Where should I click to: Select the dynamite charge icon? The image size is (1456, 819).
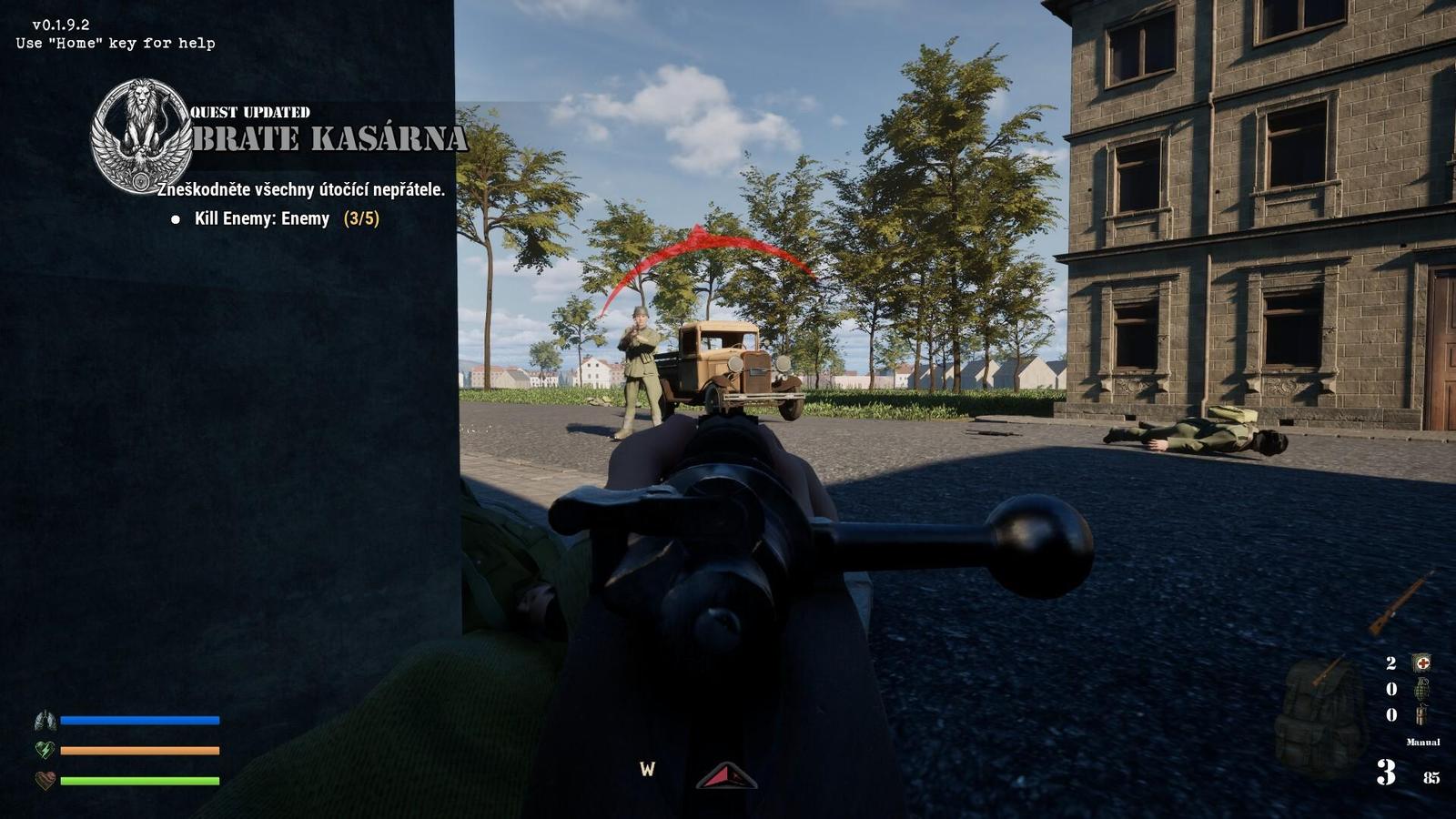[x=1421, y=715]
